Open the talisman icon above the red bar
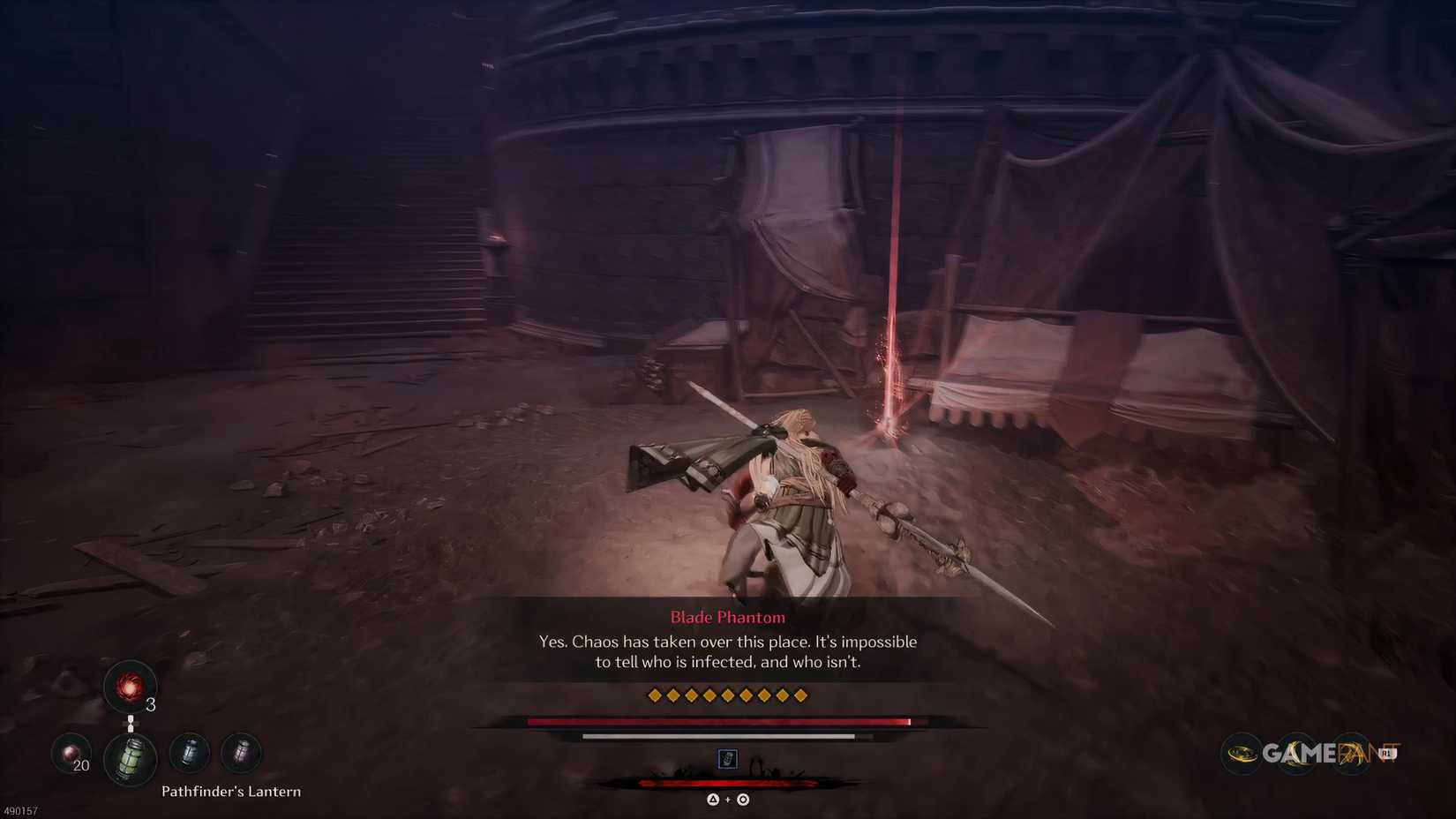Image resolution: width=1456 pixels, height=819 pixels. pyautogui.click(x=725, y=760)
